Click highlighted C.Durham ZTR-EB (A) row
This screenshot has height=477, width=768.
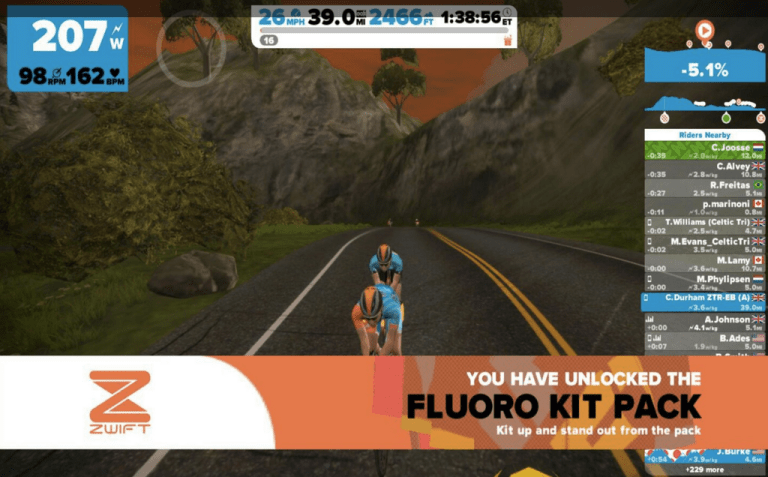[704, 302]
